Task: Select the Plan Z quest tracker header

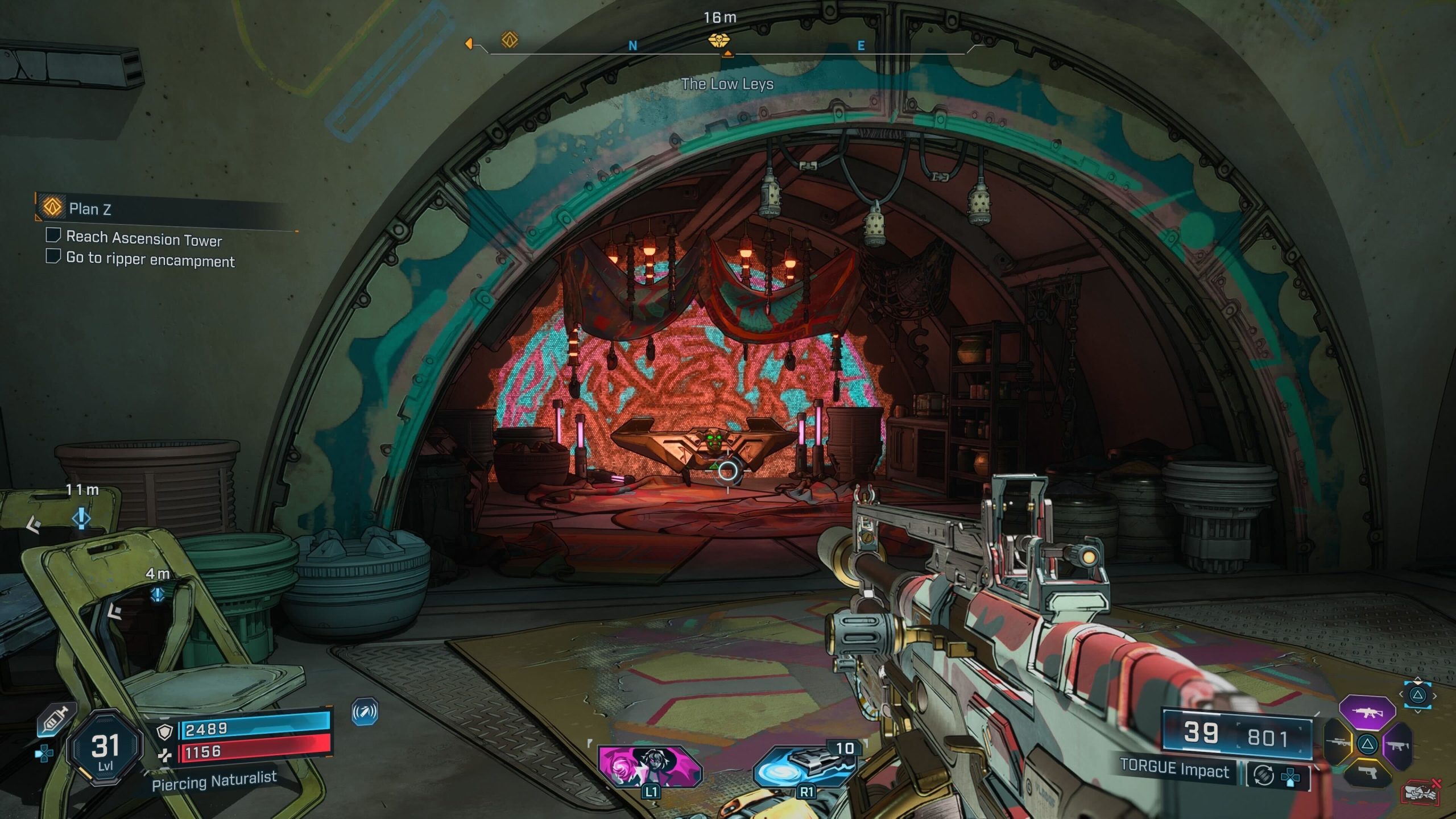Action: [90, 209]
